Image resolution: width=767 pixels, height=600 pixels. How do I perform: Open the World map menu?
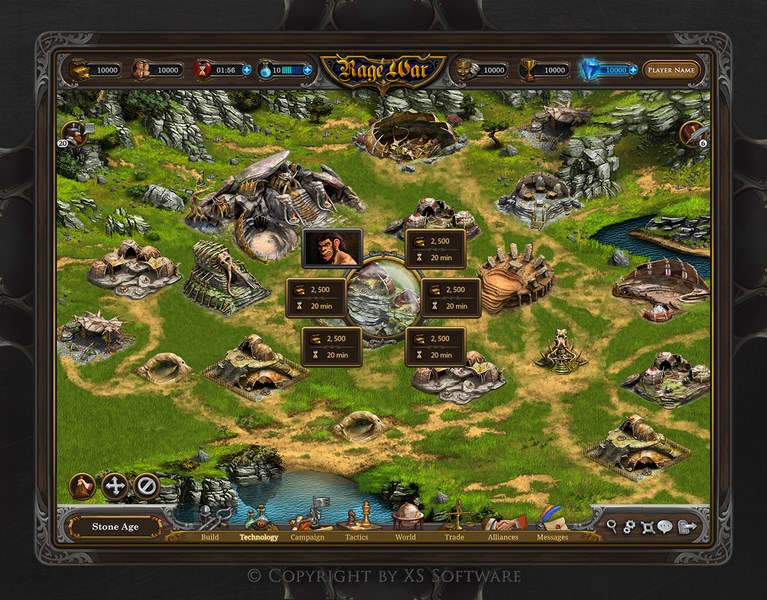(405, 536)
